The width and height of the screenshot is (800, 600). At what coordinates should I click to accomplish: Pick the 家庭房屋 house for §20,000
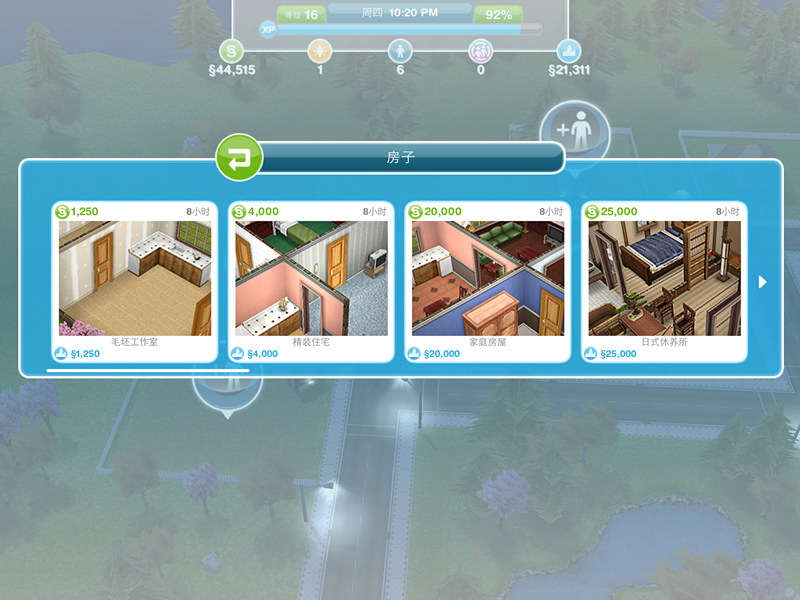pos(487,279)
